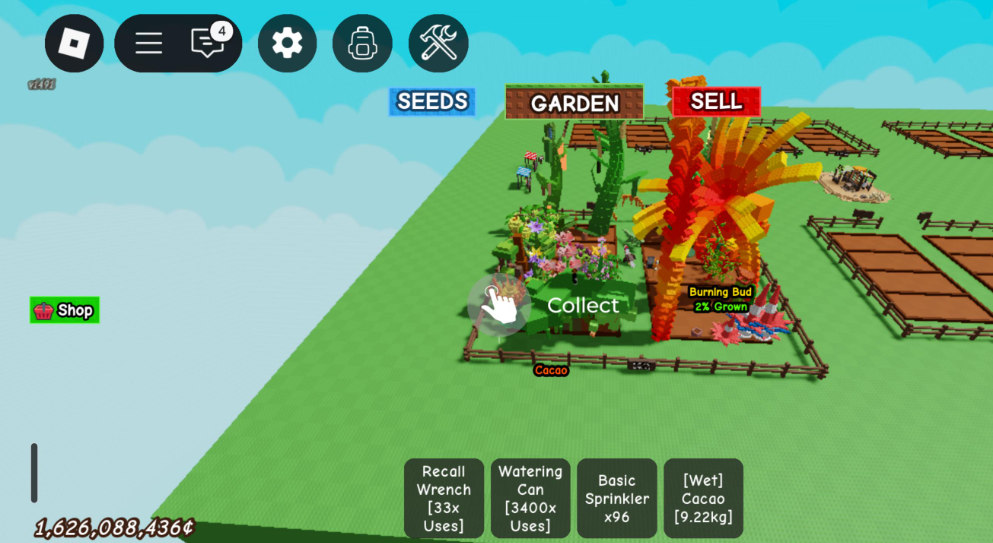
Task: Go to the GARDEN button
Action: (x=574, y=103)
